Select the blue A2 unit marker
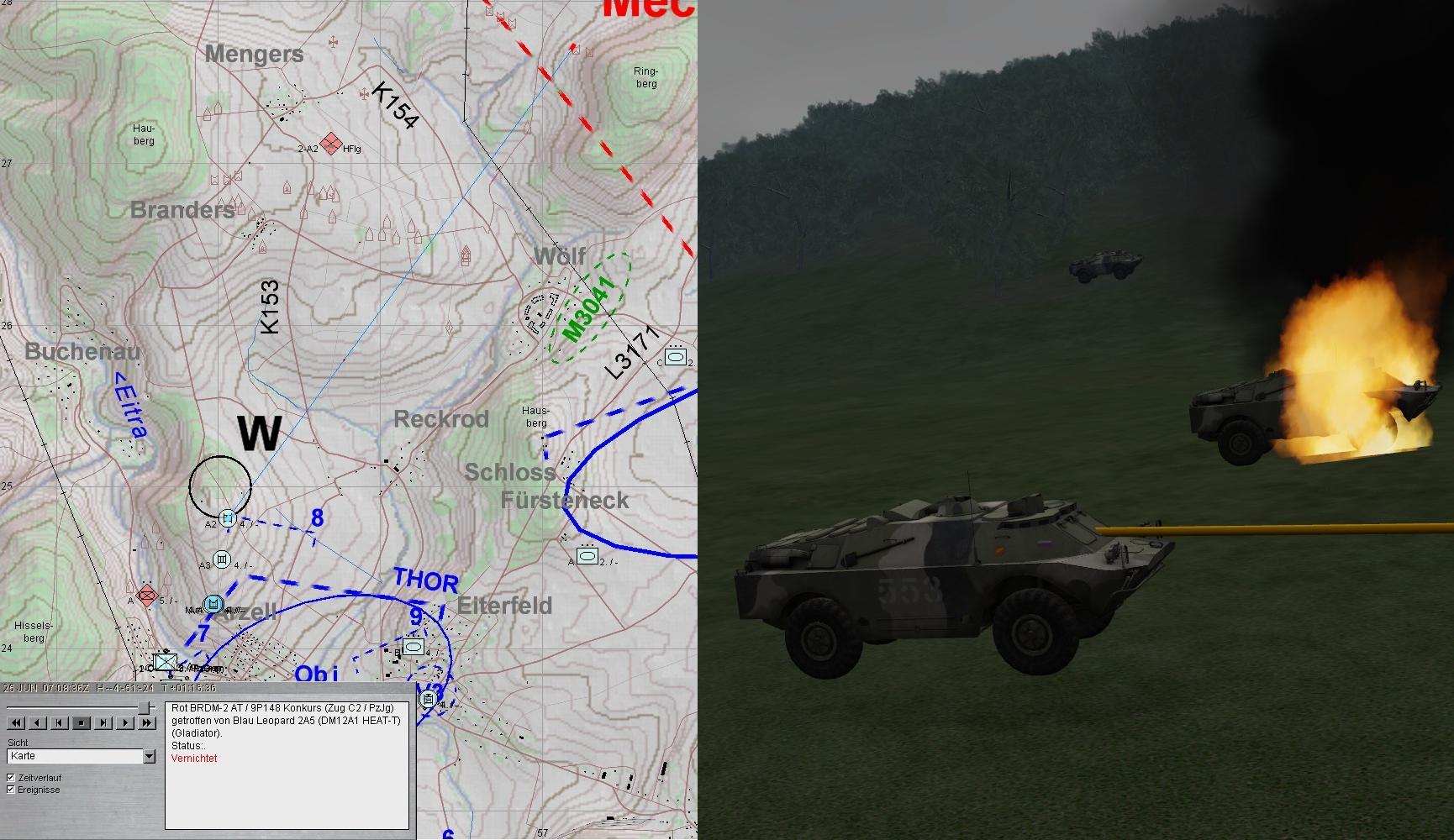 [227, 517]
